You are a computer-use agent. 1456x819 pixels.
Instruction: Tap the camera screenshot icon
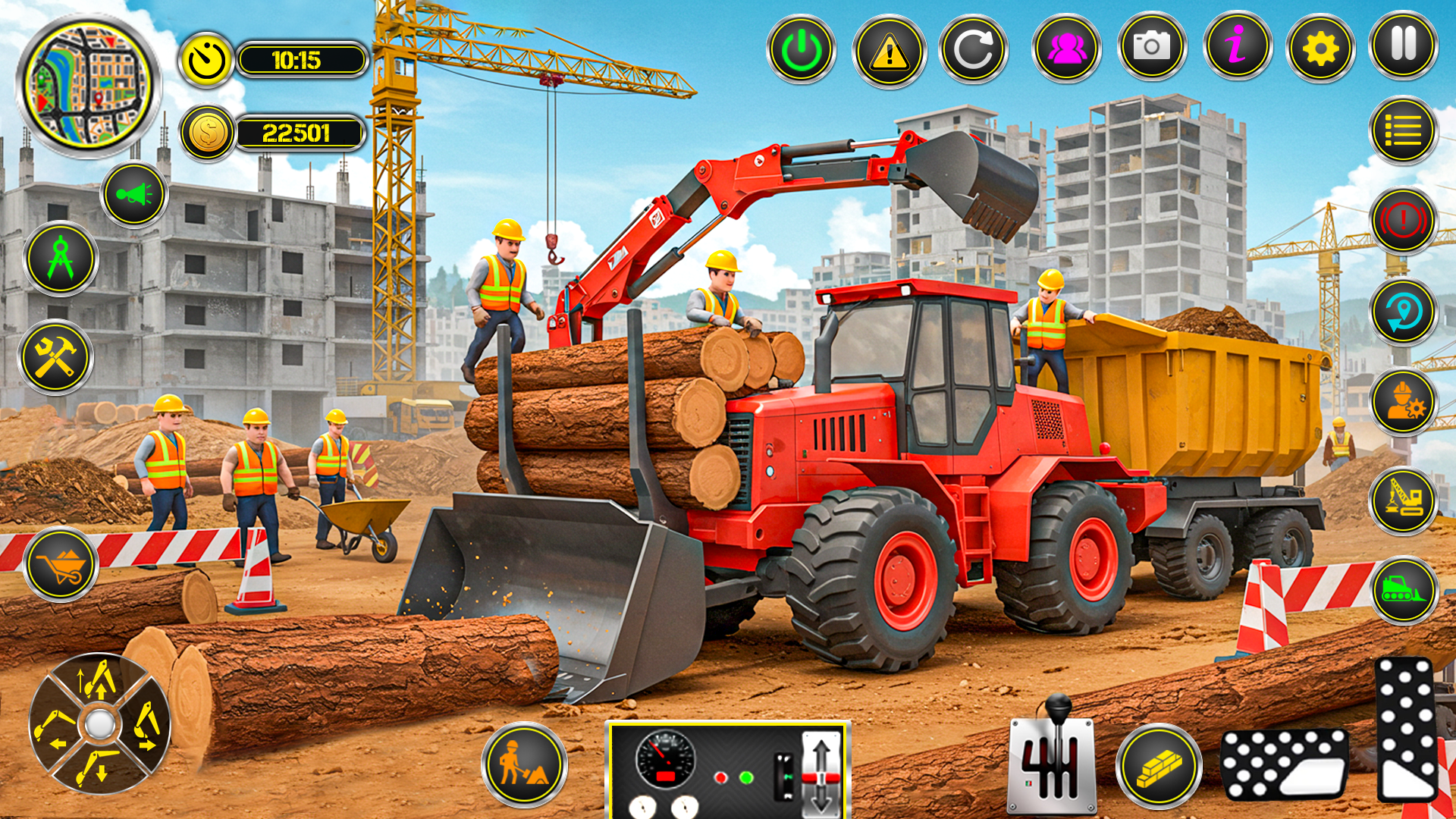click(1151, 48)
